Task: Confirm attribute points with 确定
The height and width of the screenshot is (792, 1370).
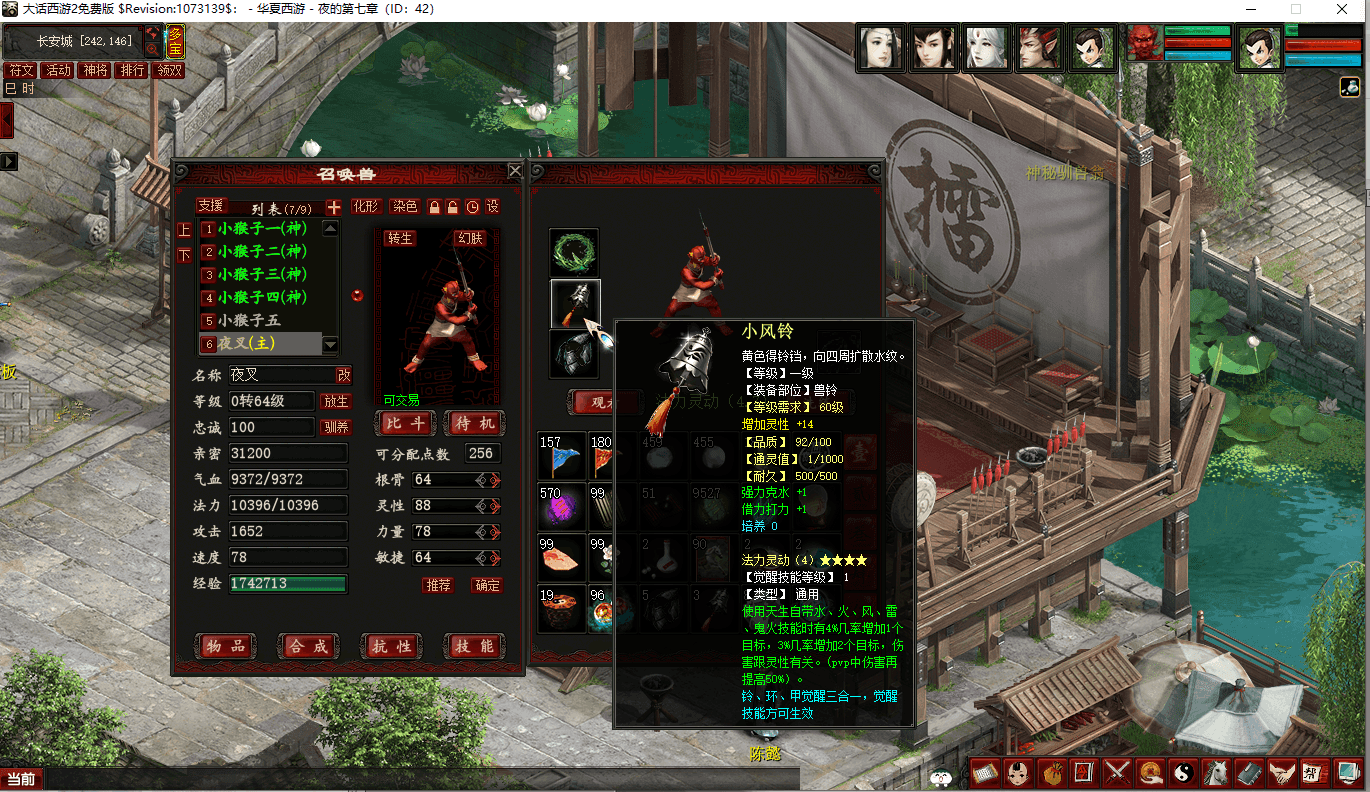Action: click(487, 585)
